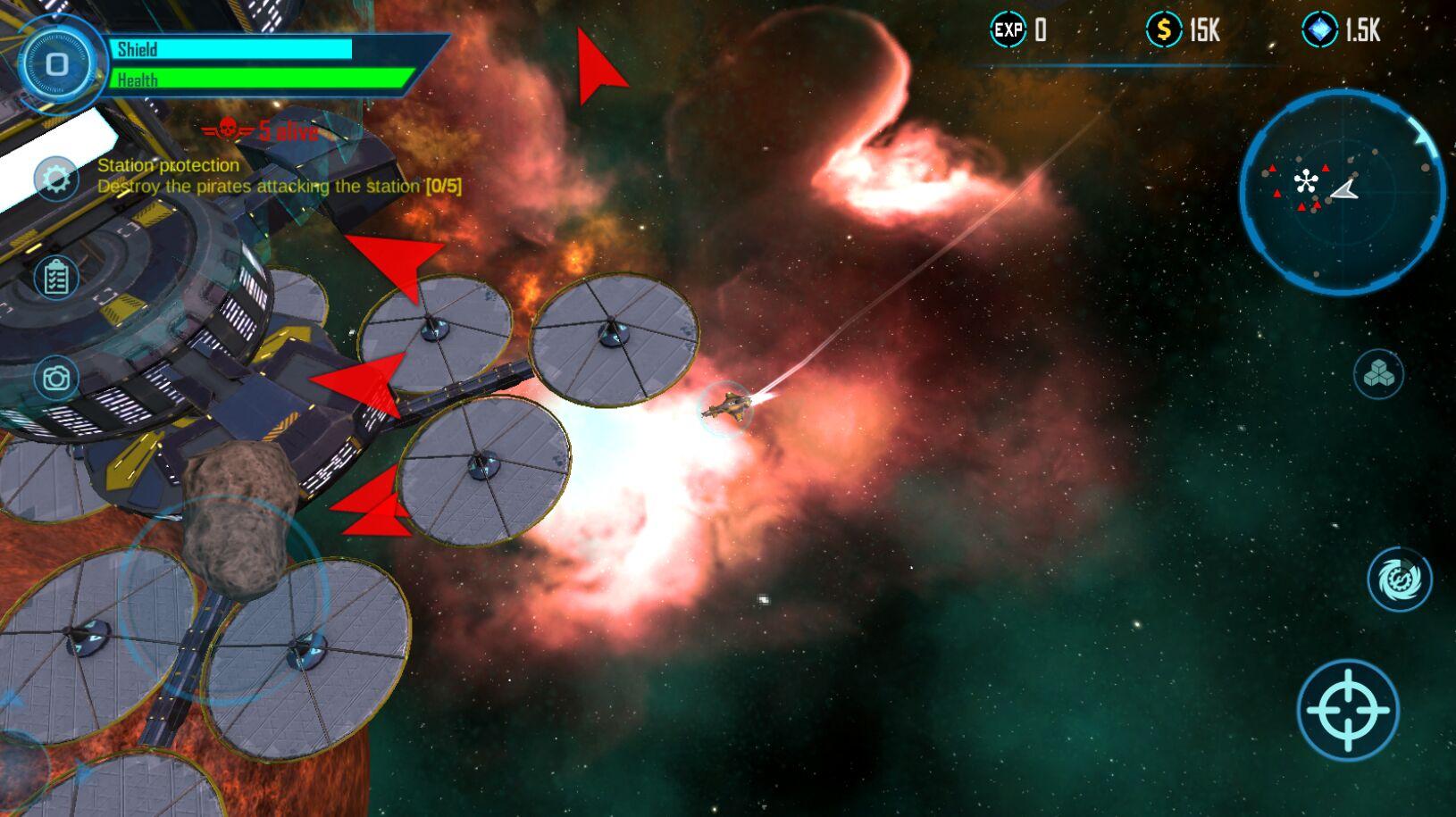
Task: Activate the swirl special ability
Action: [x=1399, y=579]
